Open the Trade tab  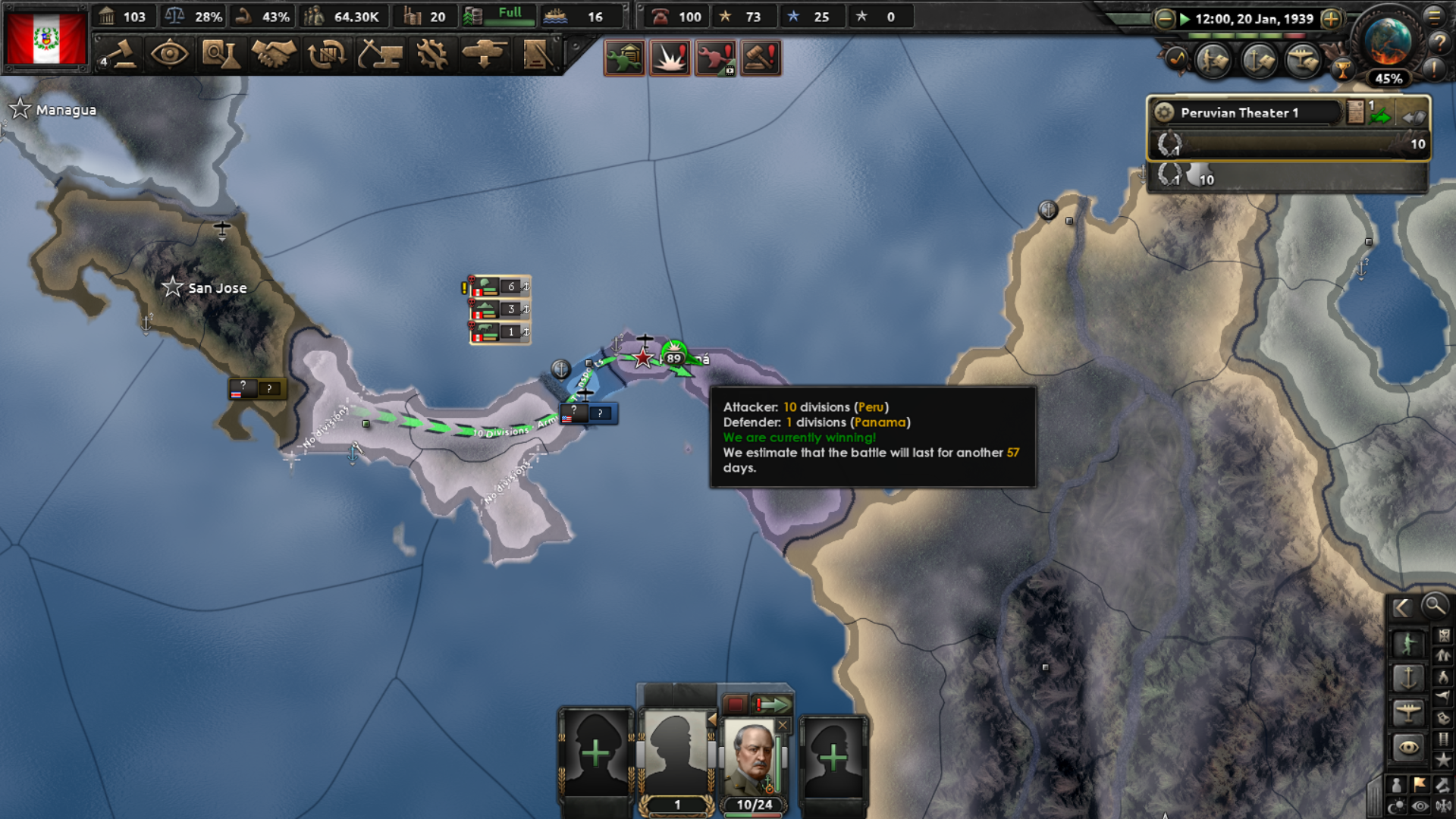coord(326,55)
